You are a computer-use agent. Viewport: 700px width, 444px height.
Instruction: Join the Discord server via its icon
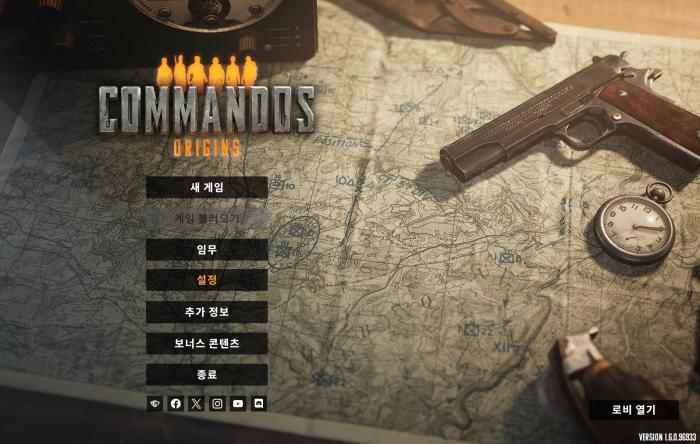coord(259,404)
